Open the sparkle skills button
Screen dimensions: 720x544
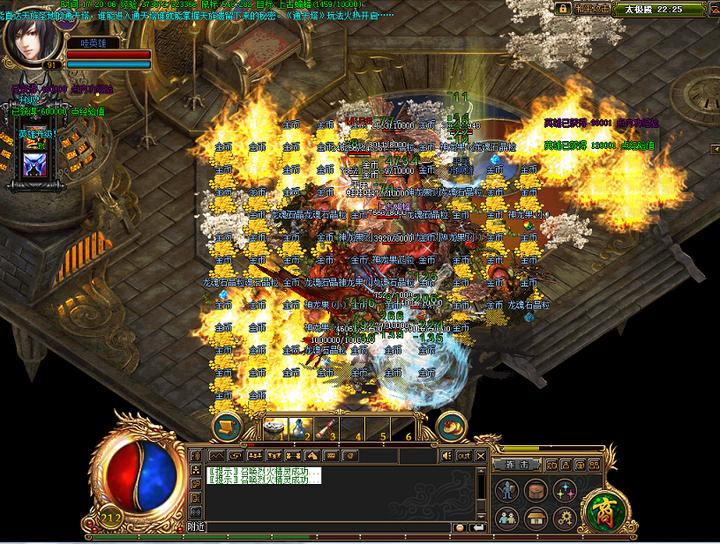565,490
